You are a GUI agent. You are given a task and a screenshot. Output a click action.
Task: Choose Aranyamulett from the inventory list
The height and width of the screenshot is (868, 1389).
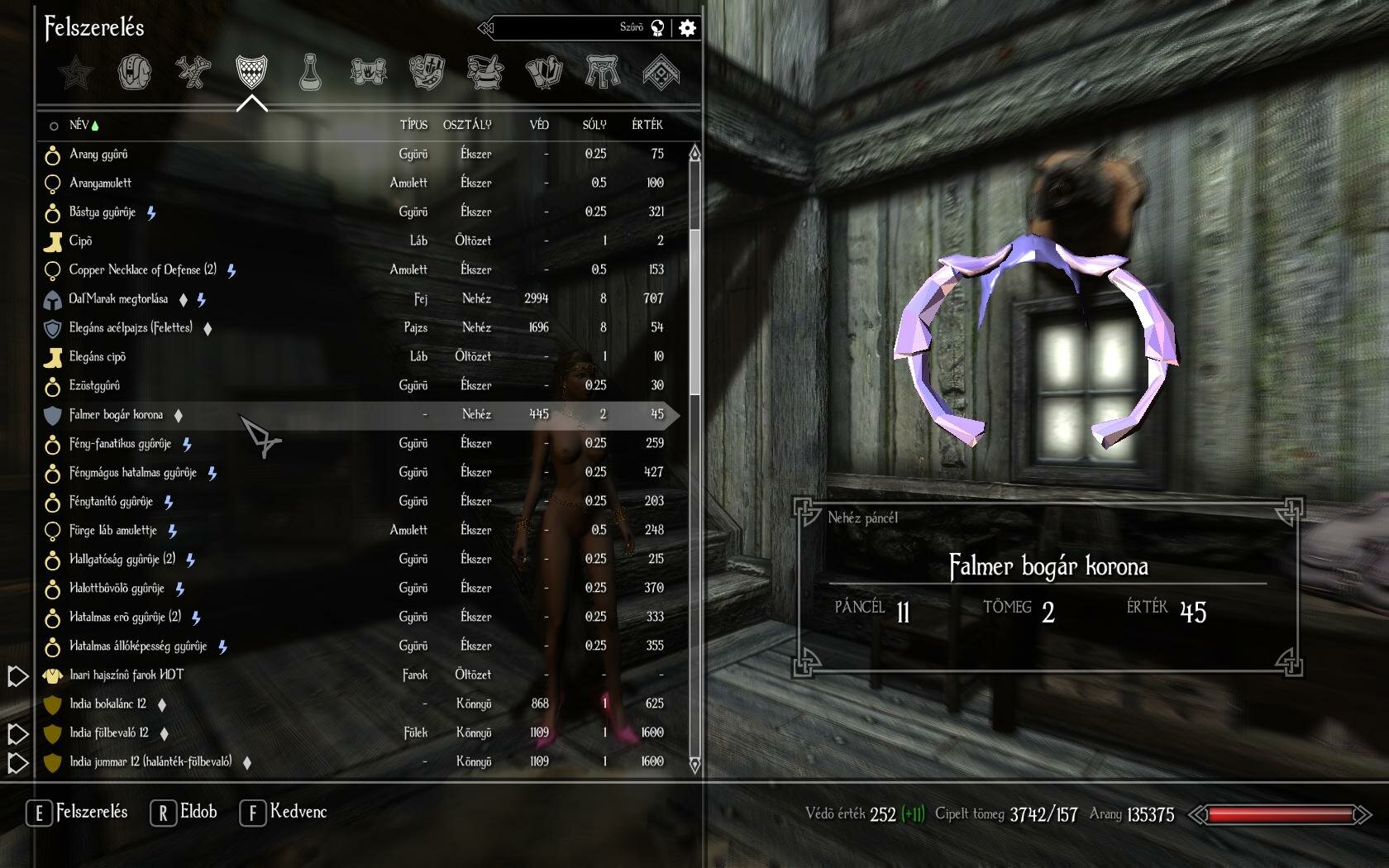coord(100,183)
